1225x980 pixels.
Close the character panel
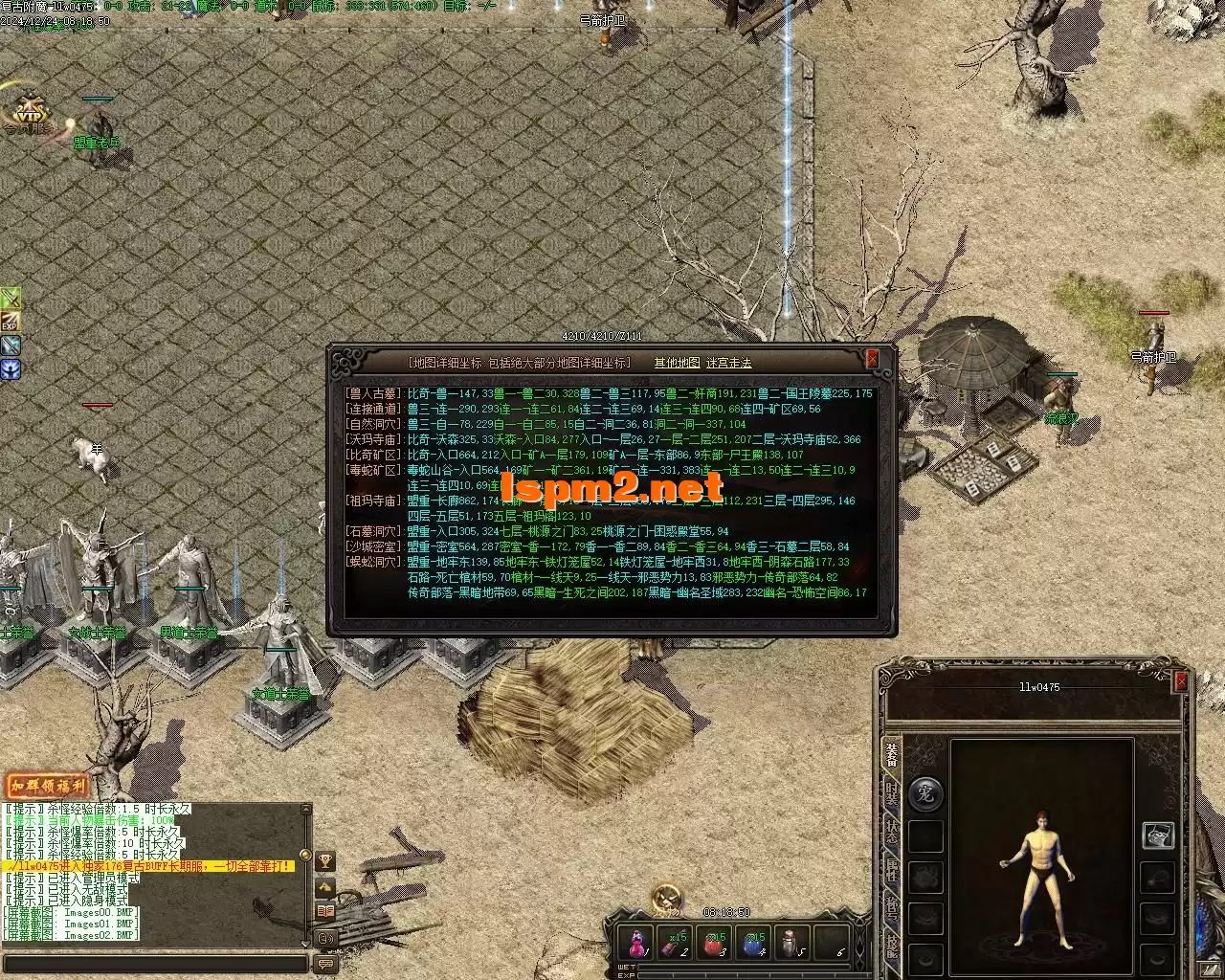(1181, 681)
